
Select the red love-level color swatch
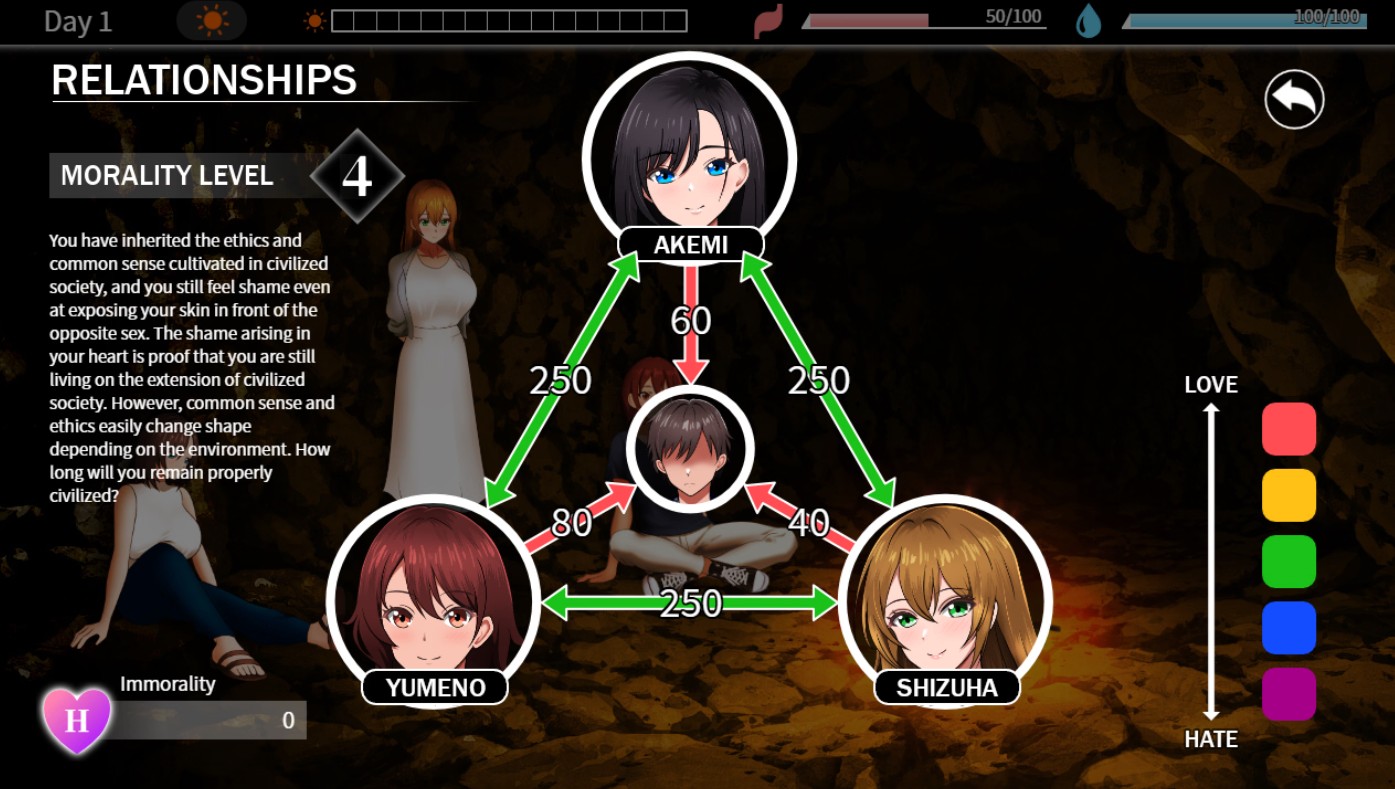pos(1289,429)
